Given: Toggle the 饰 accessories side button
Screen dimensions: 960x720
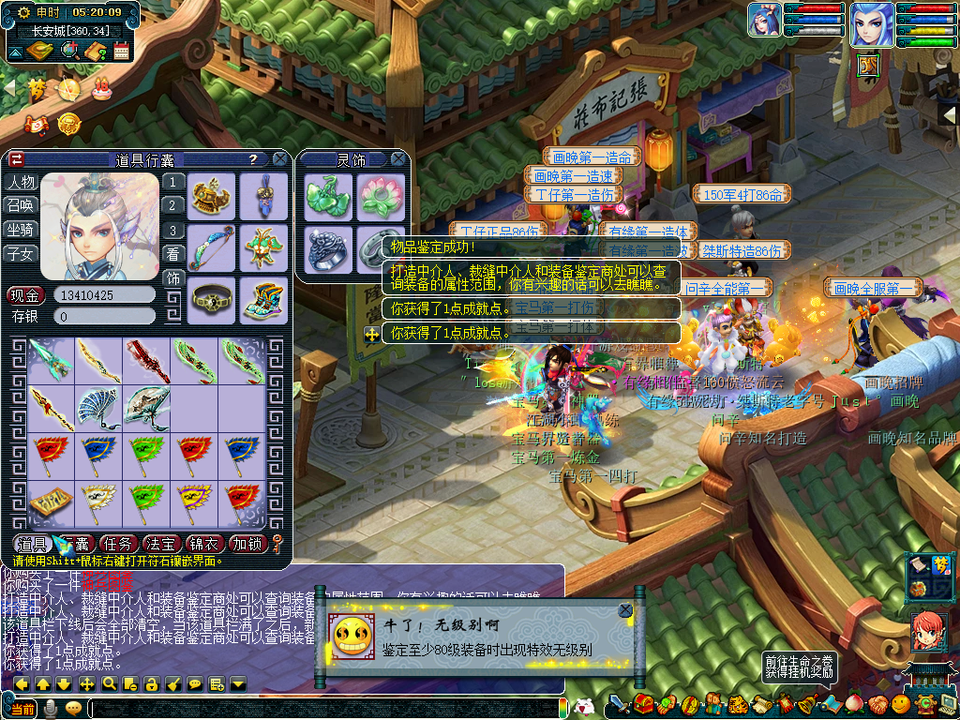Looking at the screenshot, I should point(174,278).
